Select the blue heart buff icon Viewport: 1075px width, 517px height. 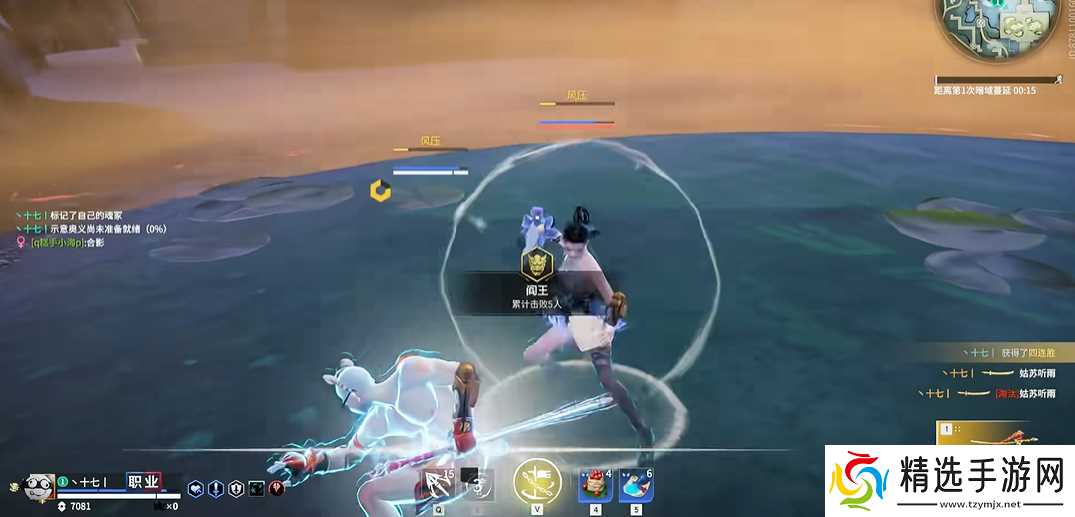(197, 488)
